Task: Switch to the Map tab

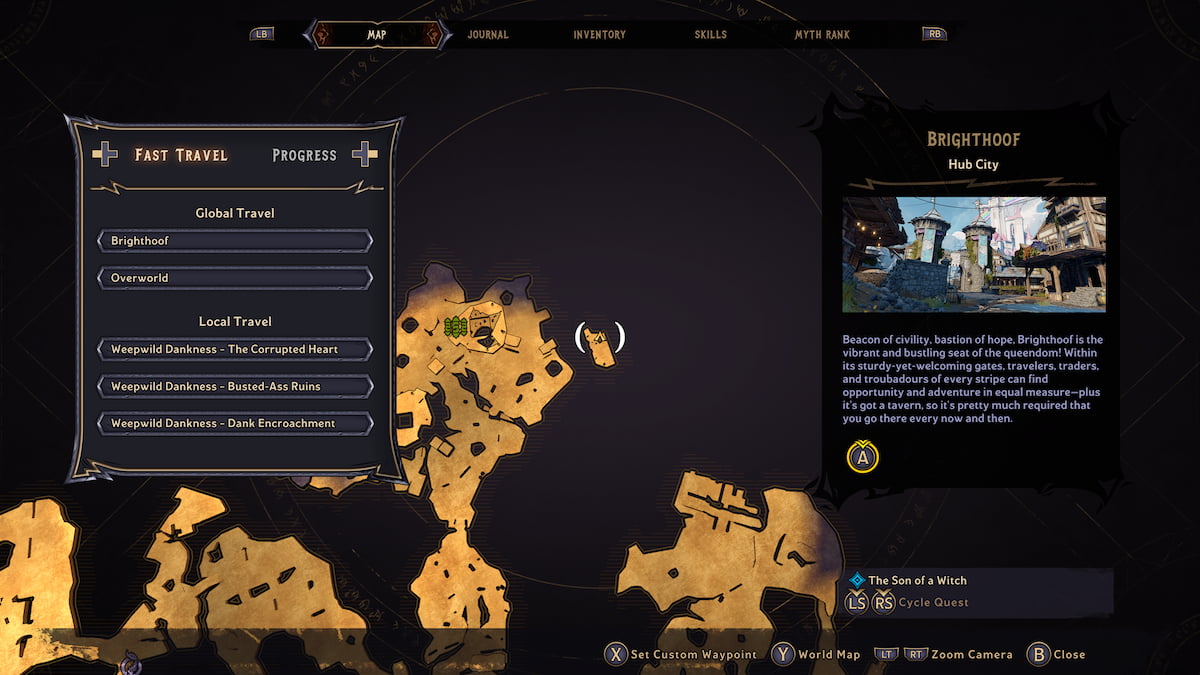Action: 376,34
